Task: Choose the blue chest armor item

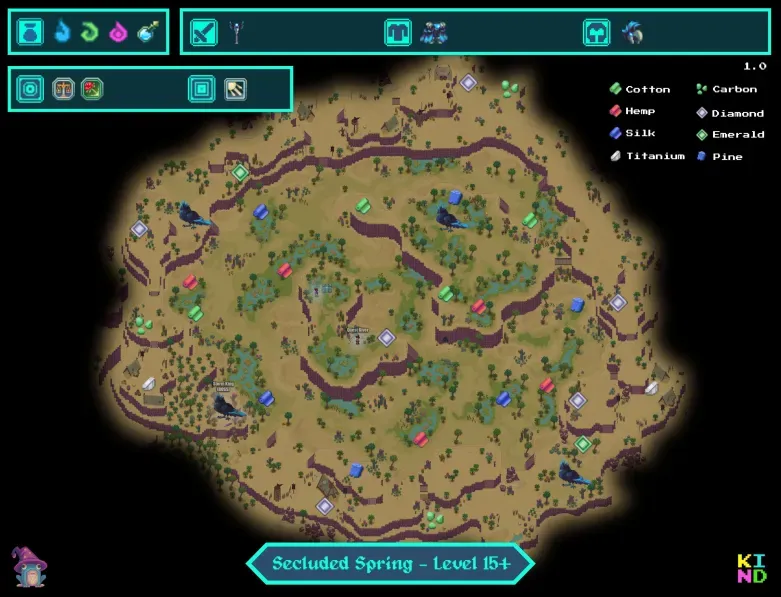Action: pyautogui.click(x=434, y=33)
